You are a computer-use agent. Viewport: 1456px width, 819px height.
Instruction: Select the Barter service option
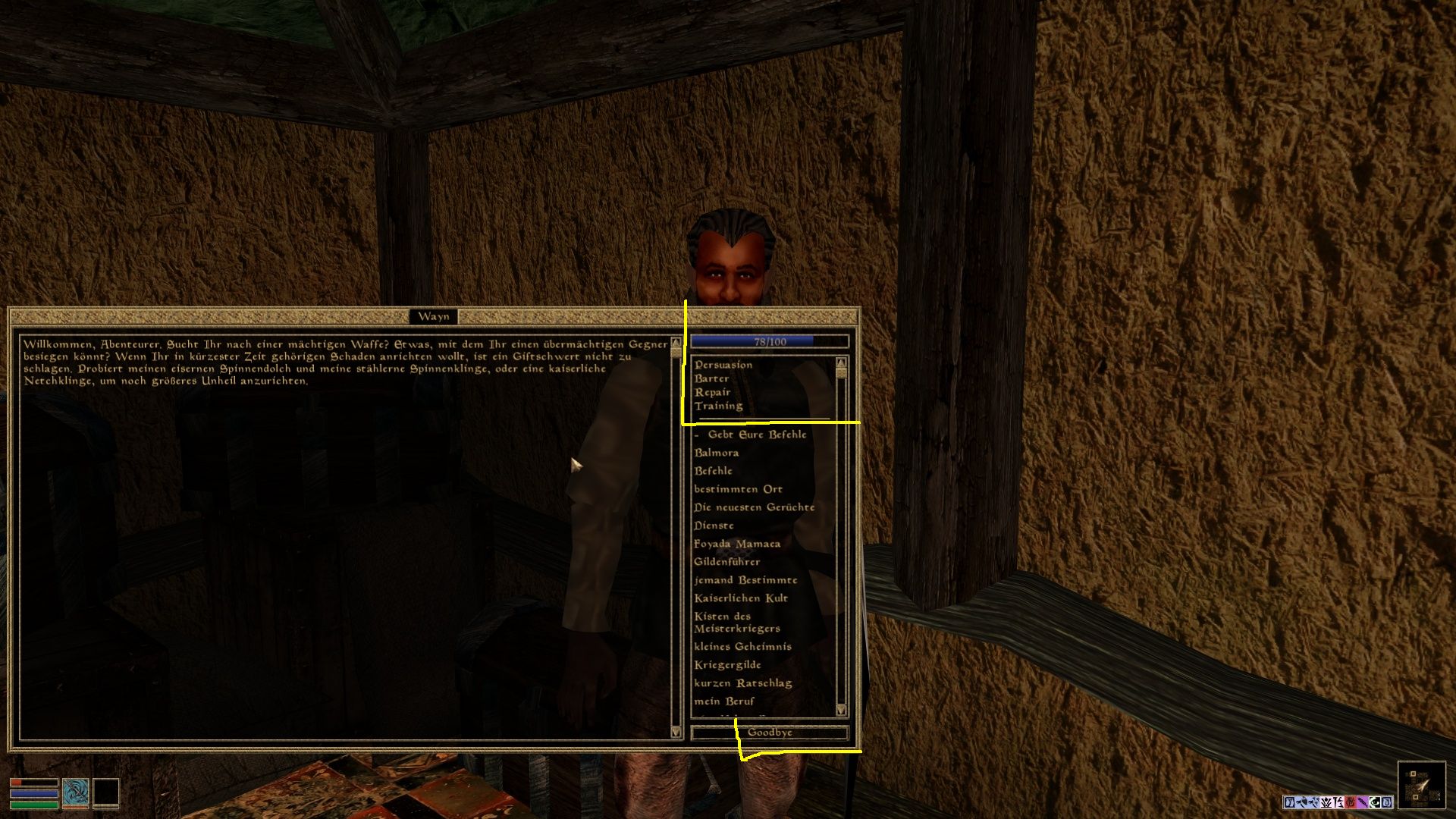coord(711,378)
